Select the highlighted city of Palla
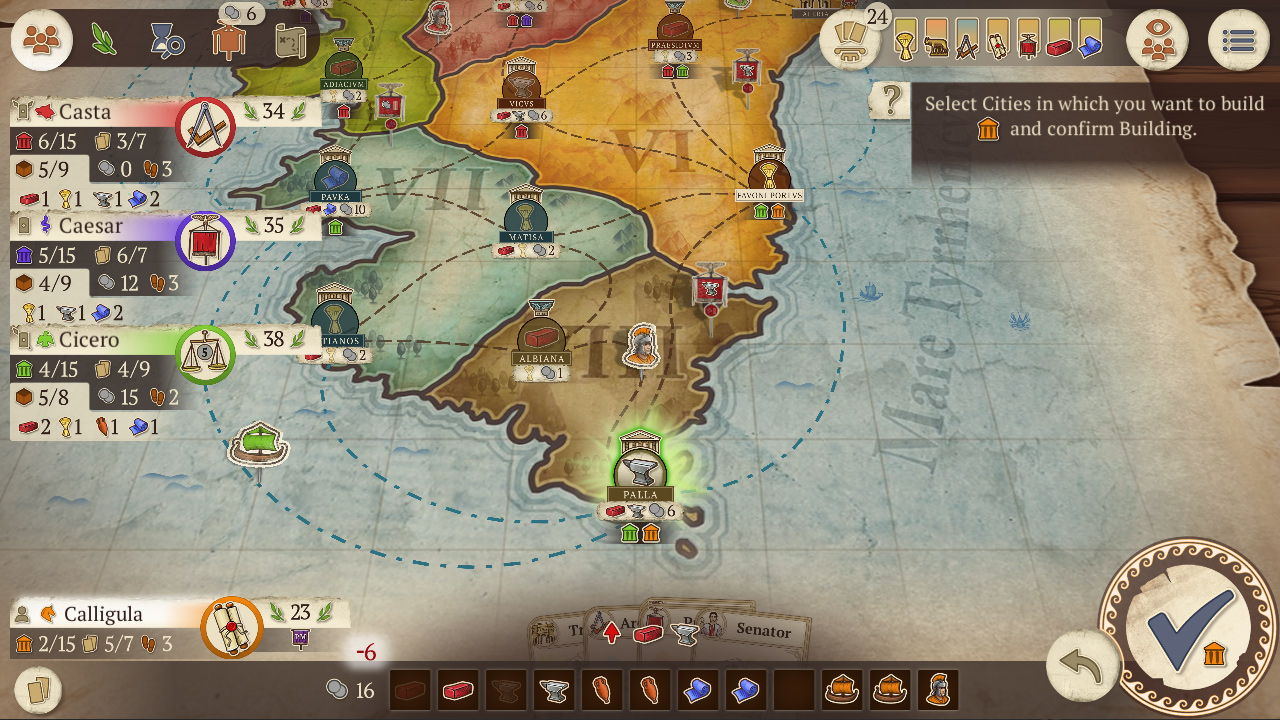The image size is (1280, 720). pos(640,470)
